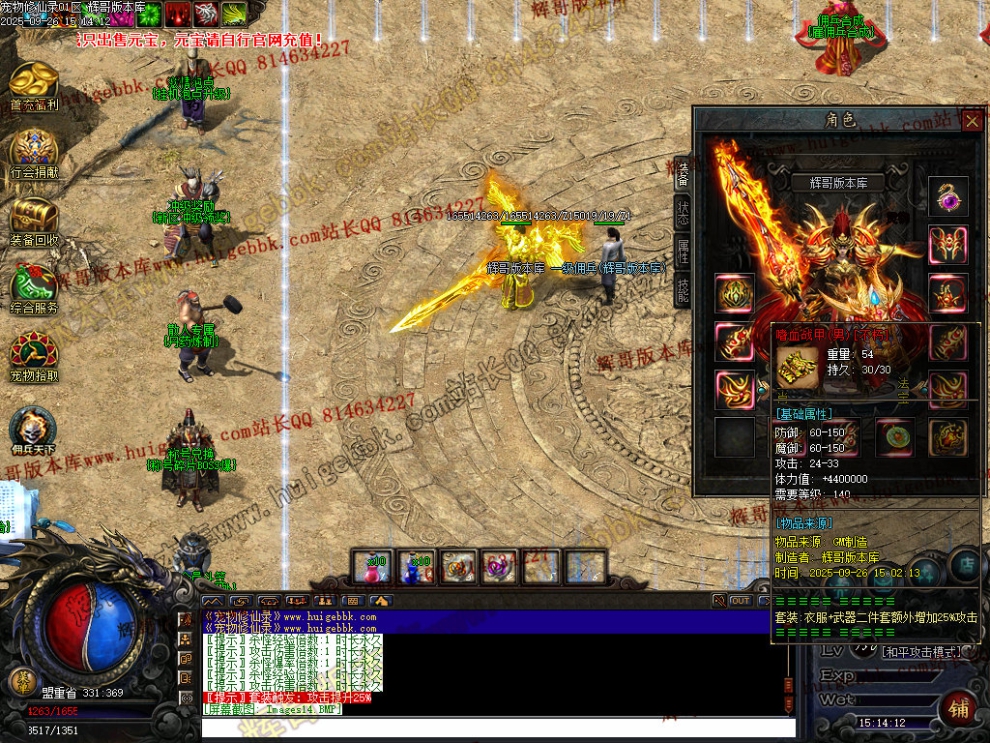
Task: Open the 装备回收 equipment recycle chest
Action: click(x=34, y=220)
